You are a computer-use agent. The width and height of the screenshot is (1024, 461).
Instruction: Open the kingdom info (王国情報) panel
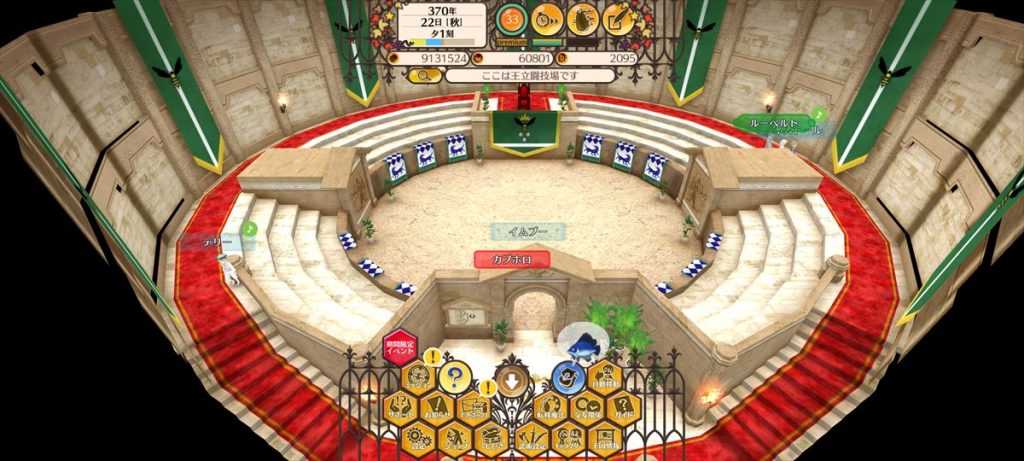click(604, 438)
